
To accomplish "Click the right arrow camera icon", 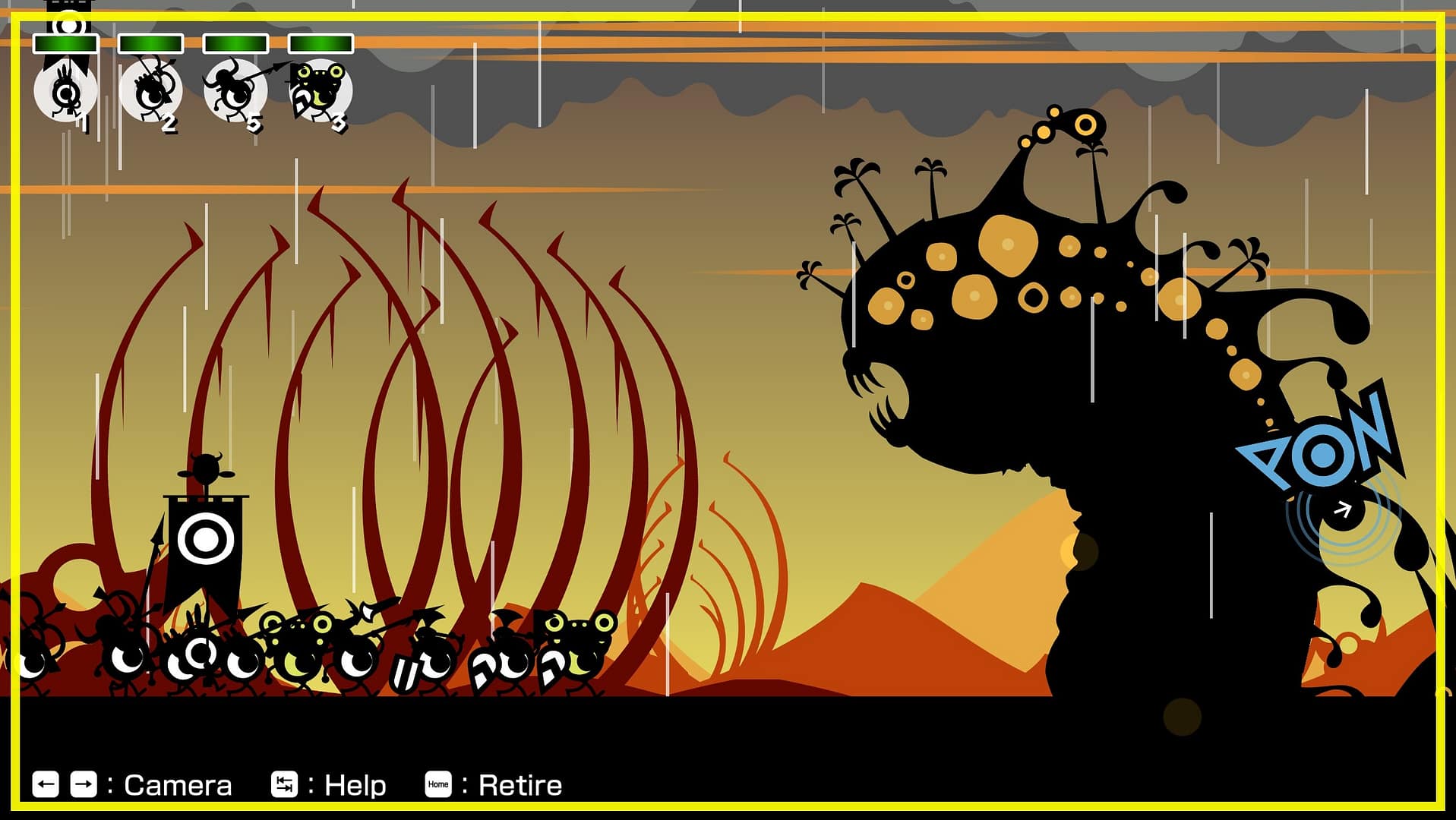I will click(84, 784).
